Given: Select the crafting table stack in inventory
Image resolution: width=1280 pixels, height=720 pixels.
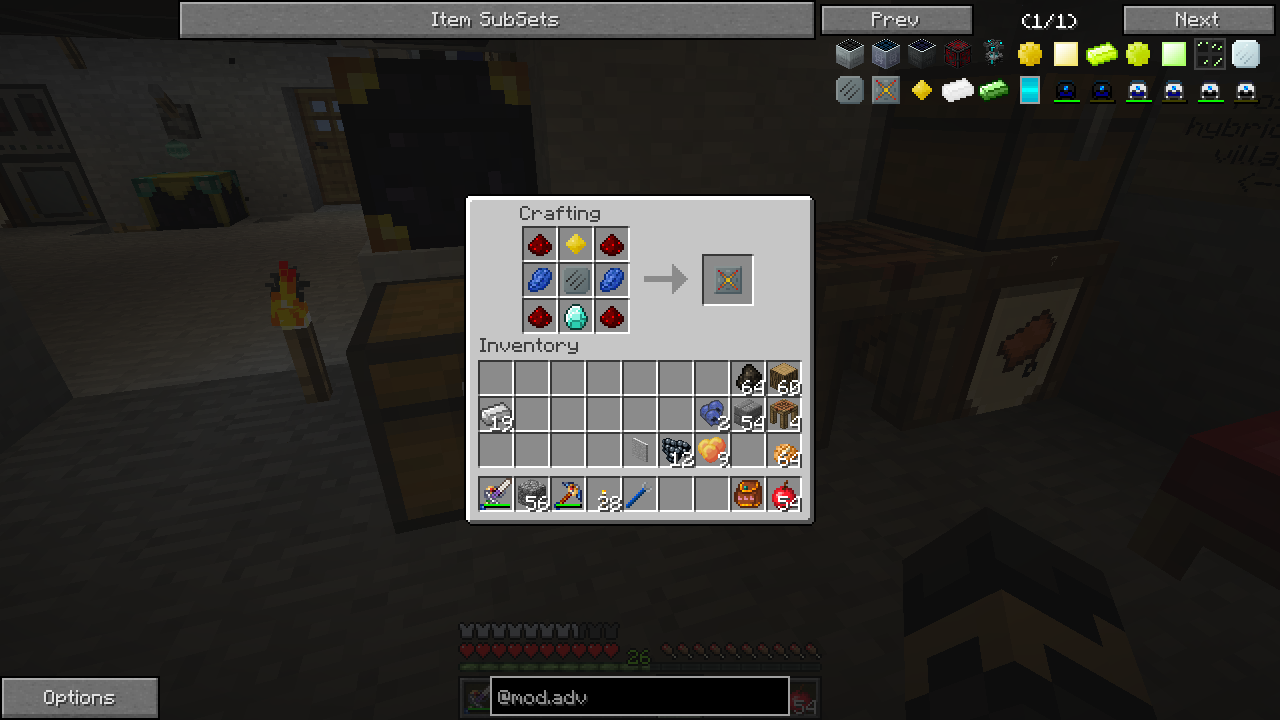Looking at the screenshot, I should 784,415.
